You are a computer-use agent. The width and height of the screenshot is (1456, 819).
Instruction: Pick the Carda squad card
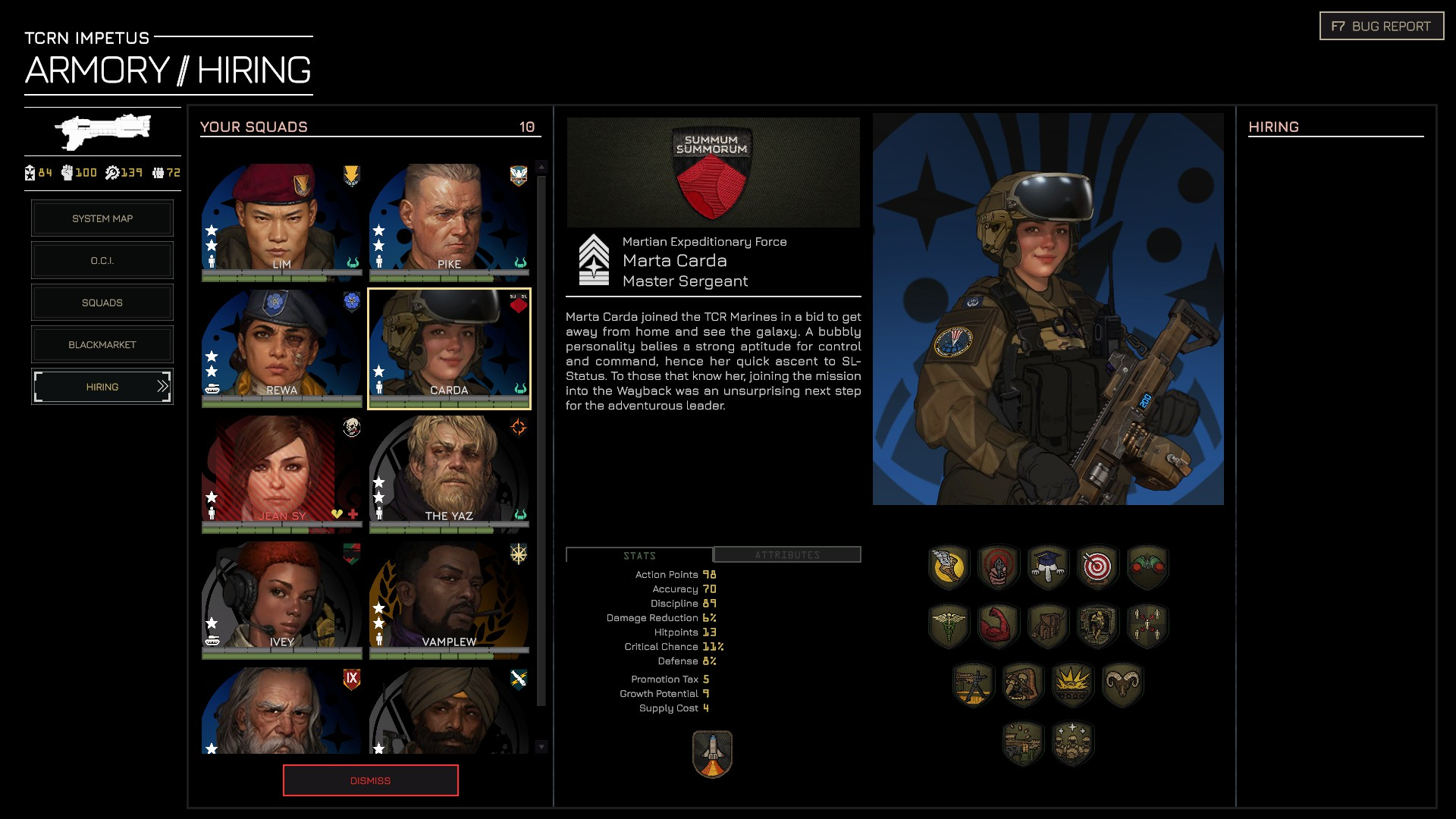(x=449, y=347)
